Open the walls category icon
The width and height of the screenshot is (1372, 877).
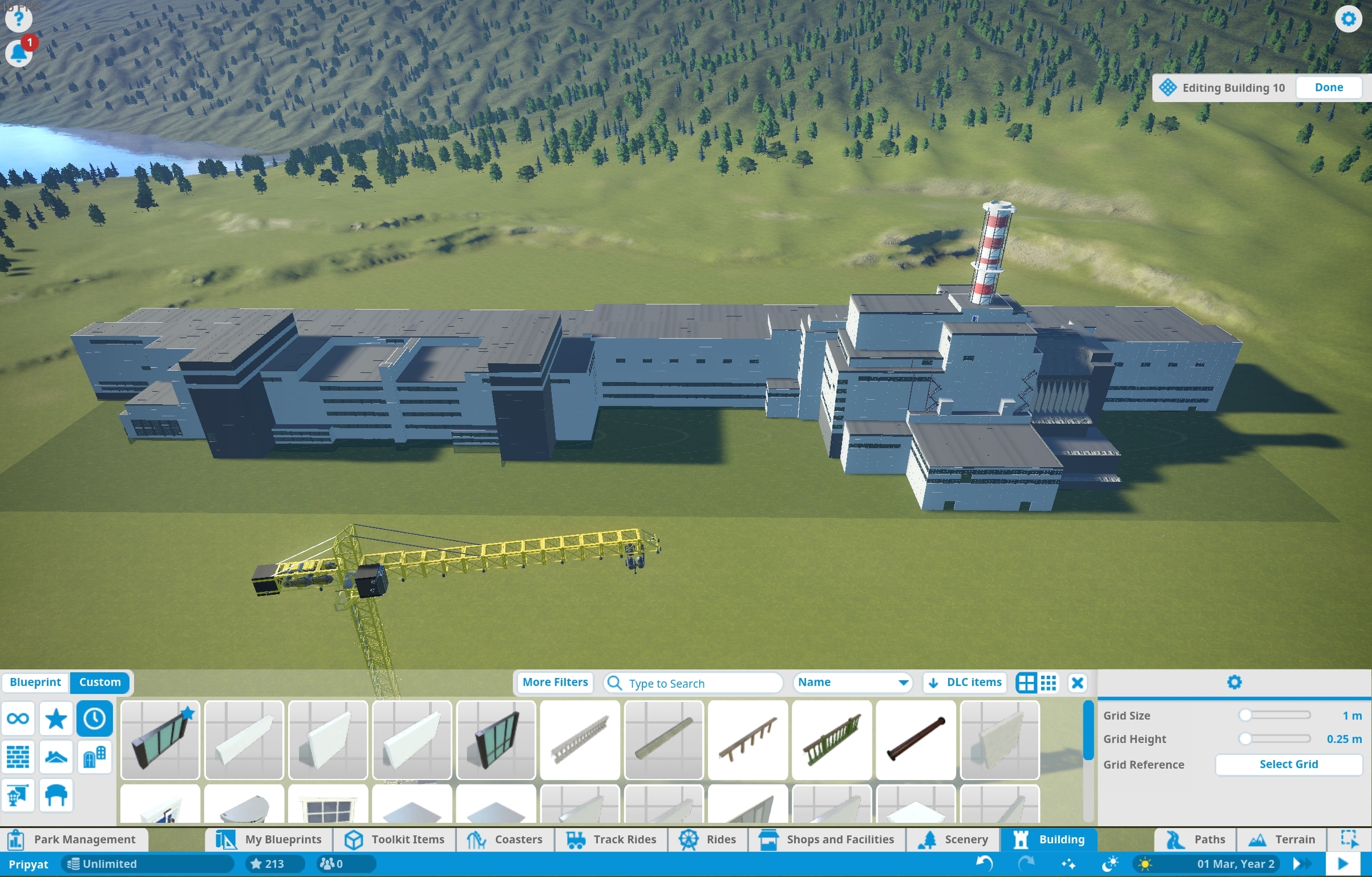pyautogui.click(x=19, y=757)
